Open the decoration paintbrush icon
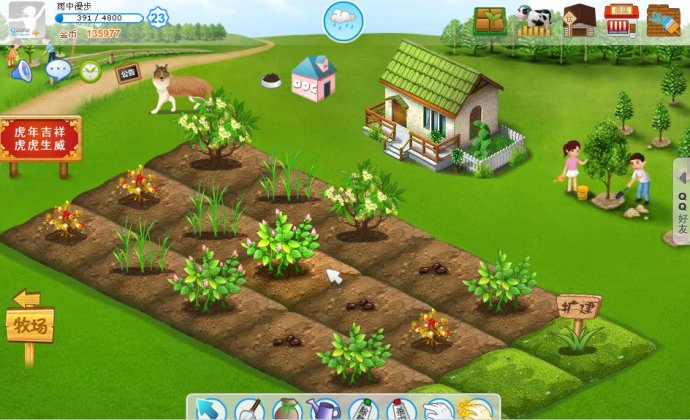The image size is (690, 420). [664, 20]
